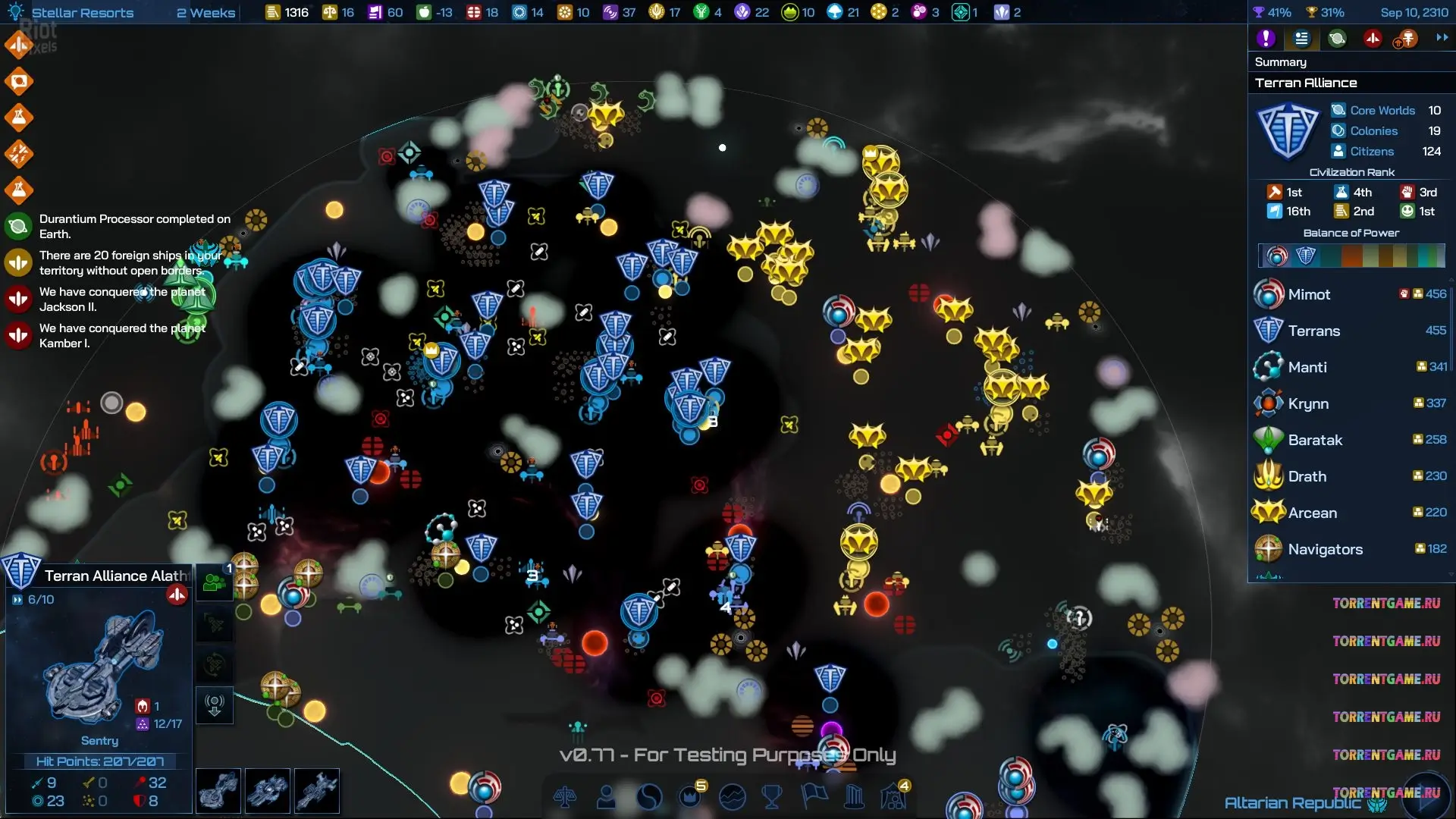Activate the sentry beacon order button
1456x819 pixels.
click(x=215, y=706)
